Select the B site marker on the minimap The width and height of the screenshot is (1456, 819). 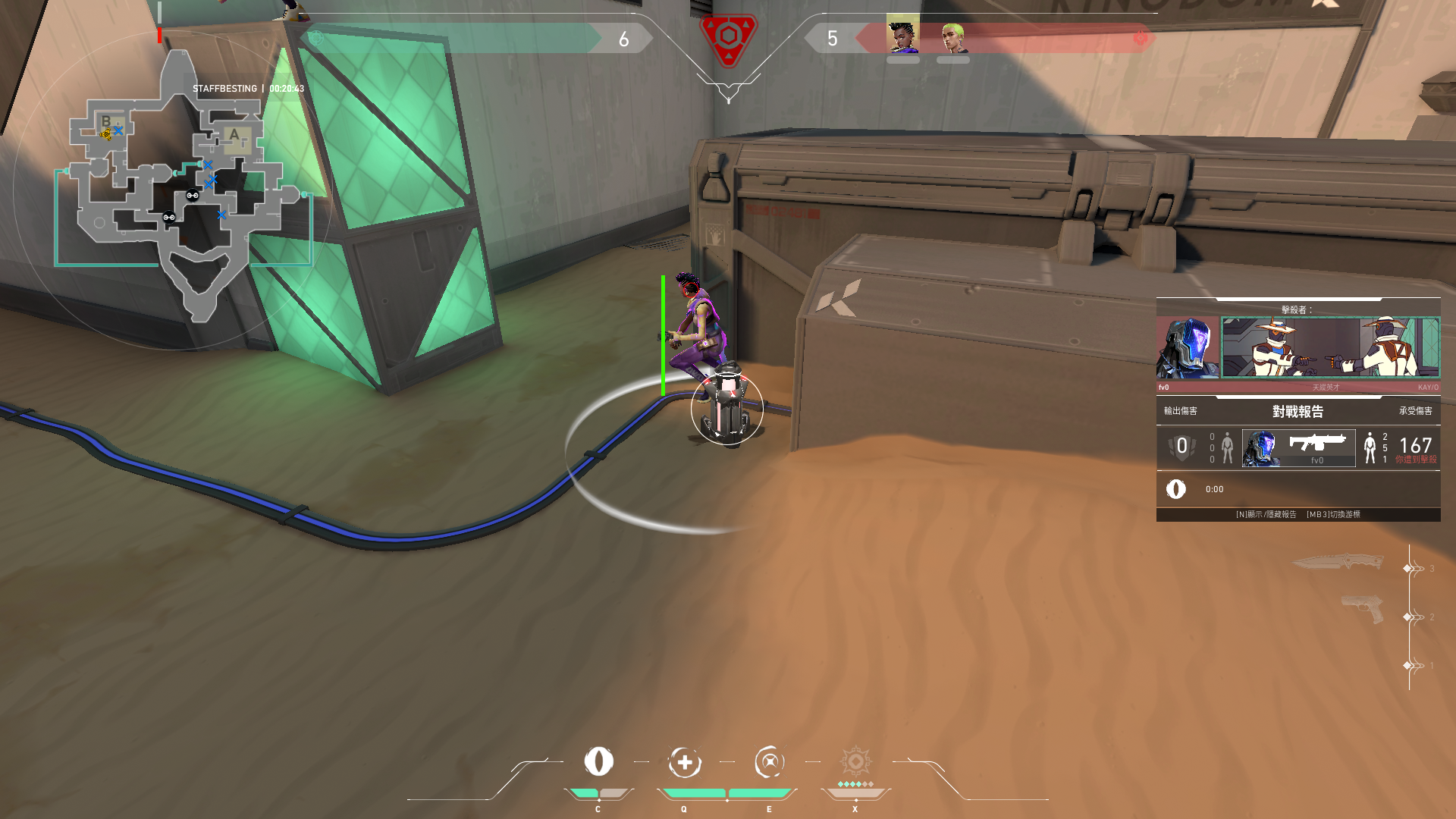pyautogui.click(x=106, y=121)
